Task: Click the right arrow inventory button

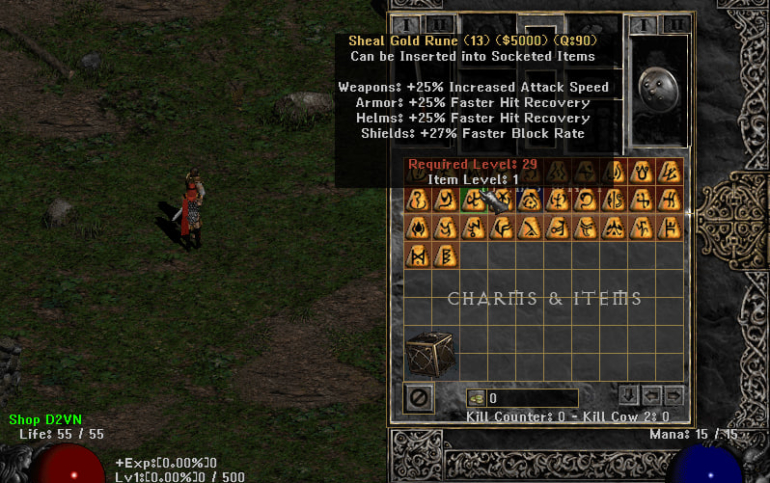Action: pyautogui.click(x=674, y=395)
